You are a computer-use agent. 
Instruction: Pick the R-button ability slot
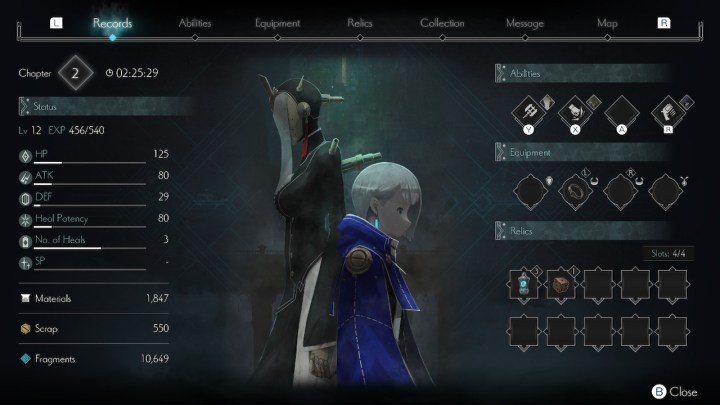[x=668, y=113]
